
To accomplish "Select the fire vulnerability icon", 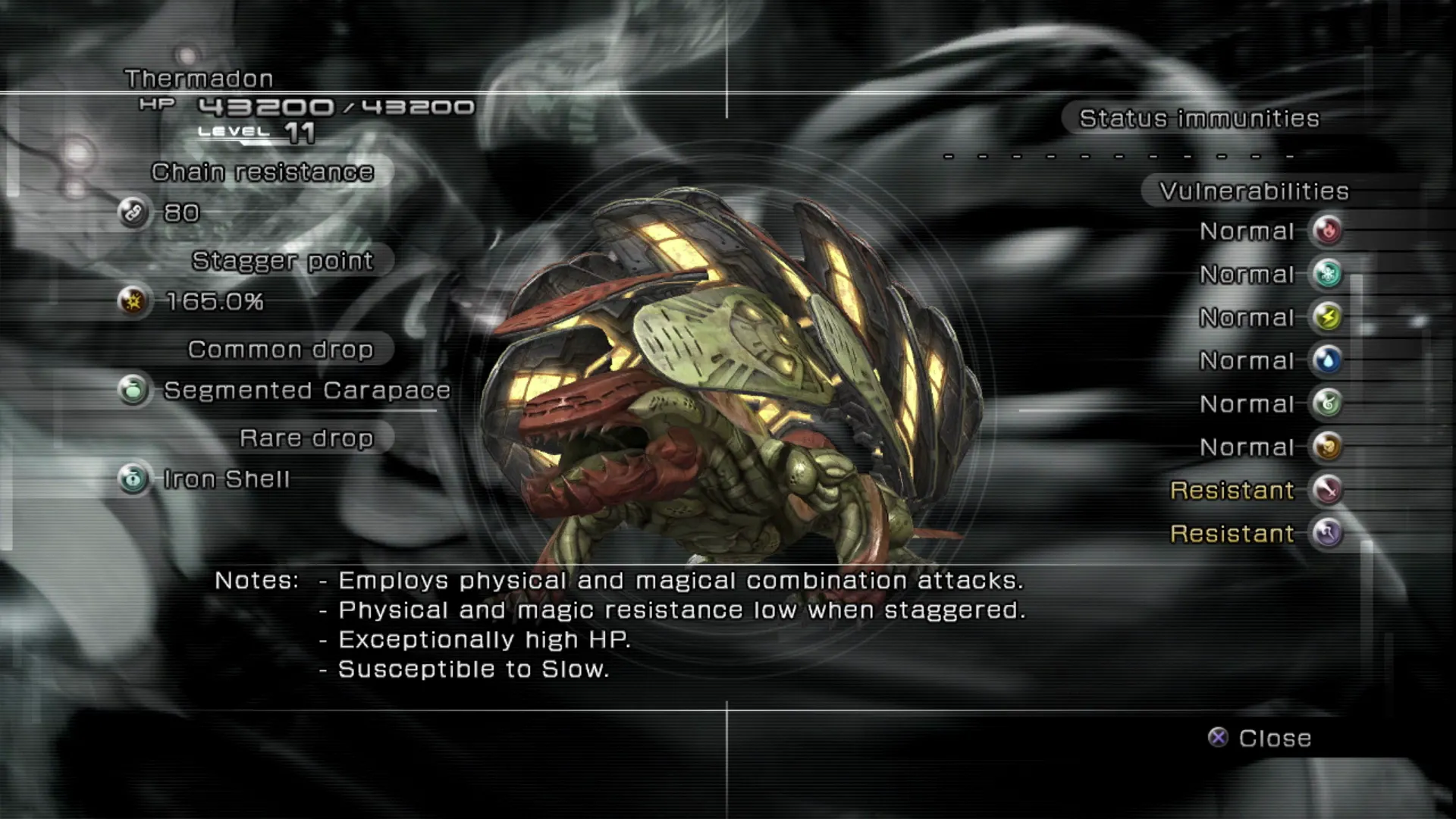I will [1327, 231].
